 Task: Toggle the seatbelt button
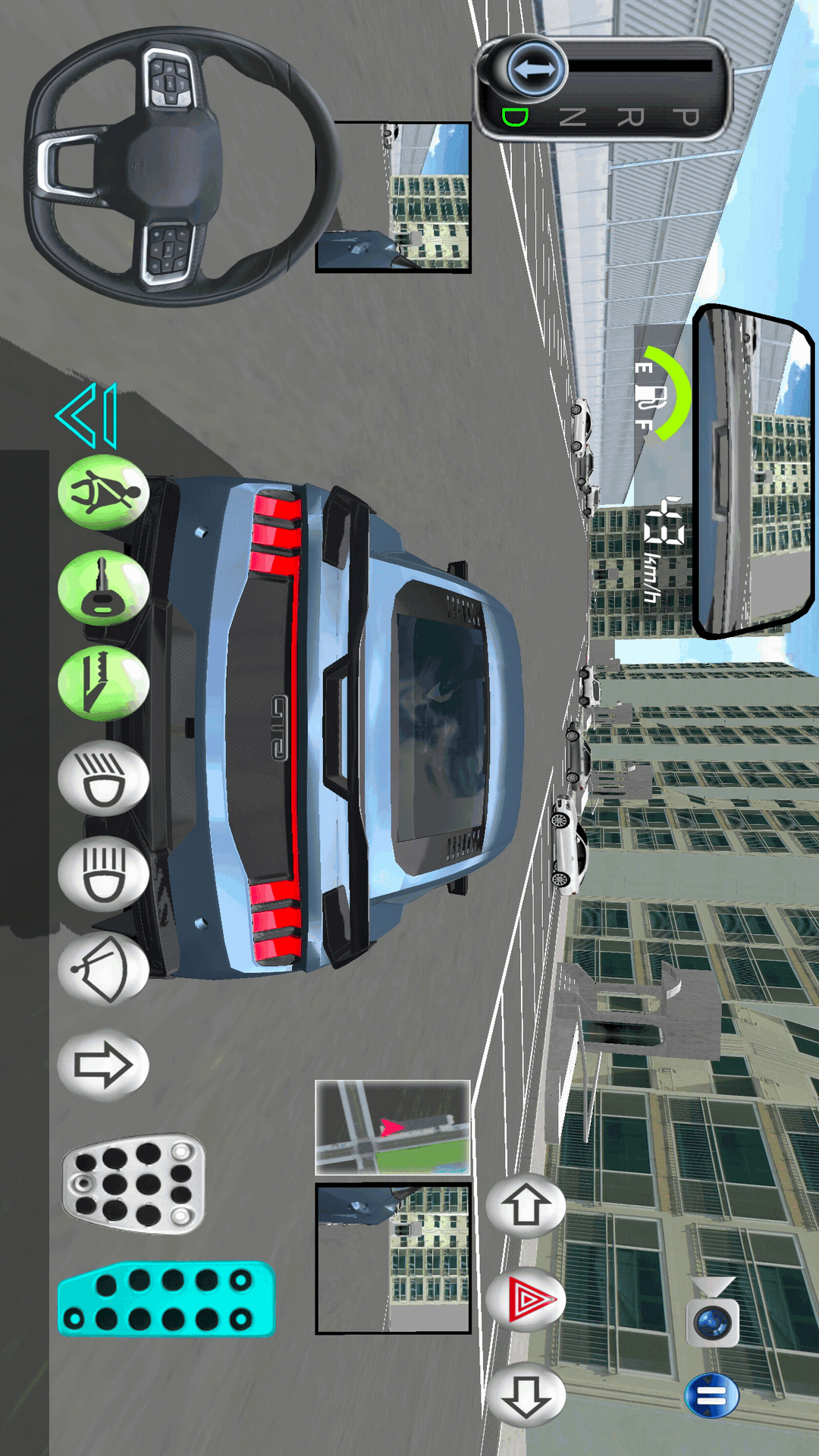103,493
